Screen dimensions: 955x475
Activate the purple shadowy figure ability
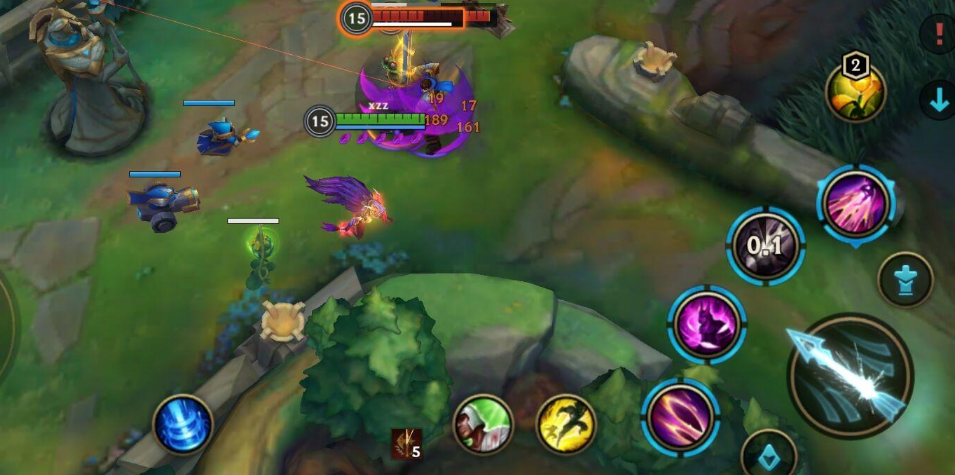tap(707, 324)
